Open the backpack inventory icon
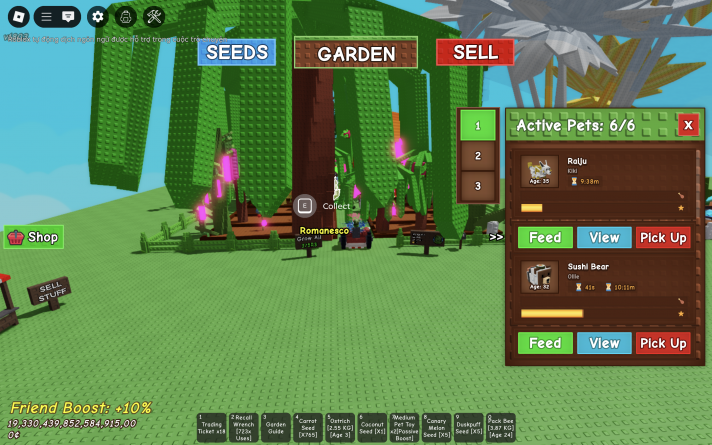Screen dimensions: 712x445 point(125,16)
